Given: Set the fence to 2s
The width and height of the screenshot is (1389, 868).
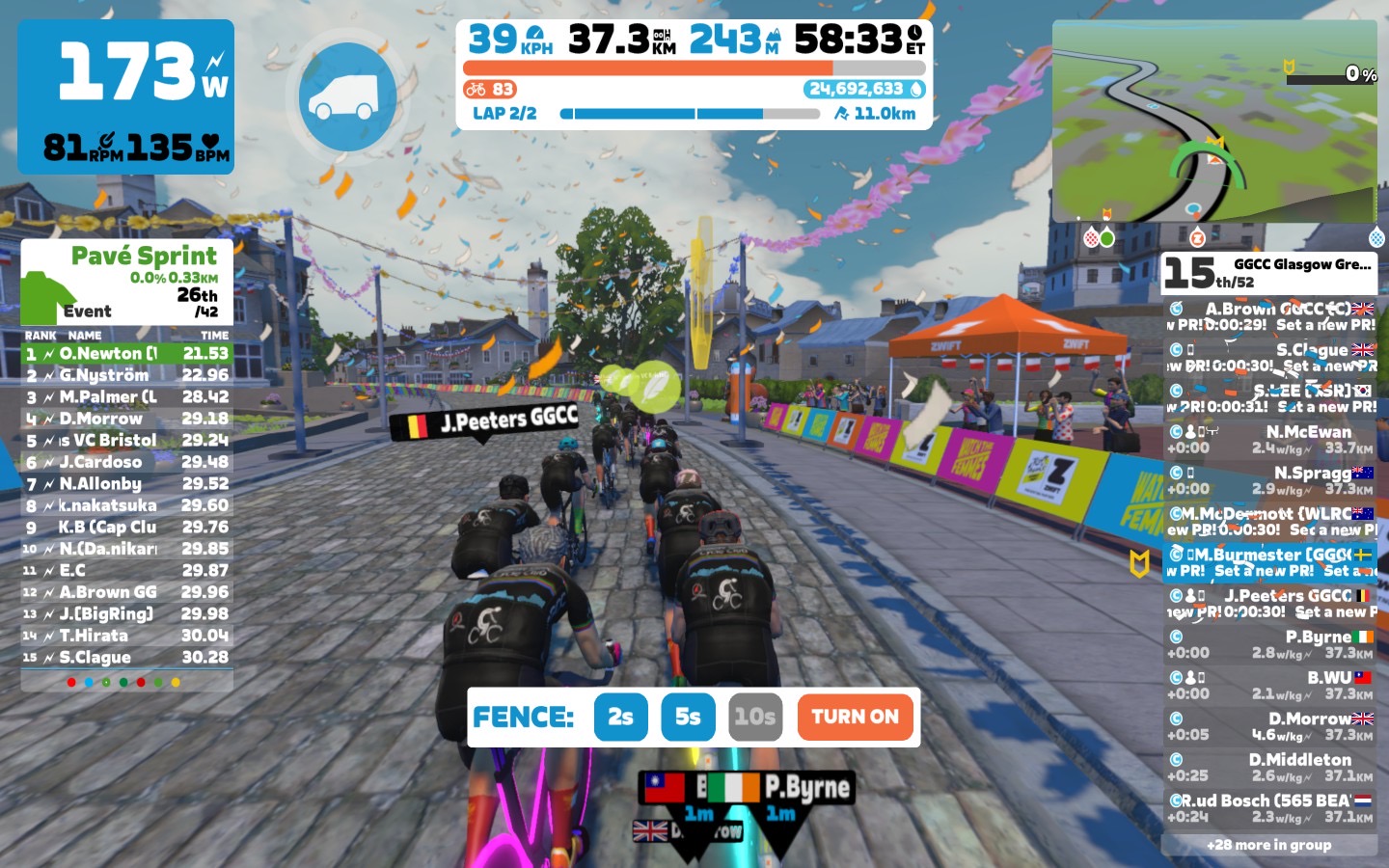Looking at the screenshot, I should [620, 717].
